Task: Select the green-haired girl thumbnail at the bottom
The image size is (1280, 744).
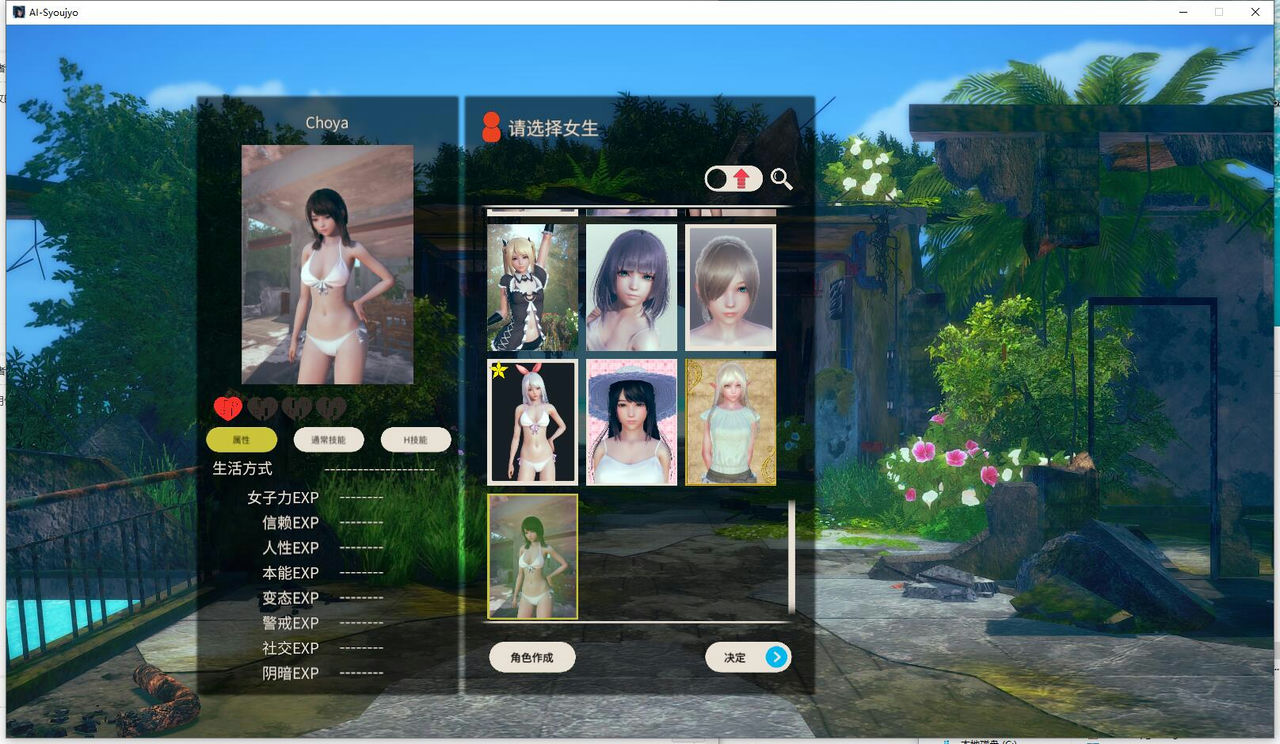Action: (532, 555)
